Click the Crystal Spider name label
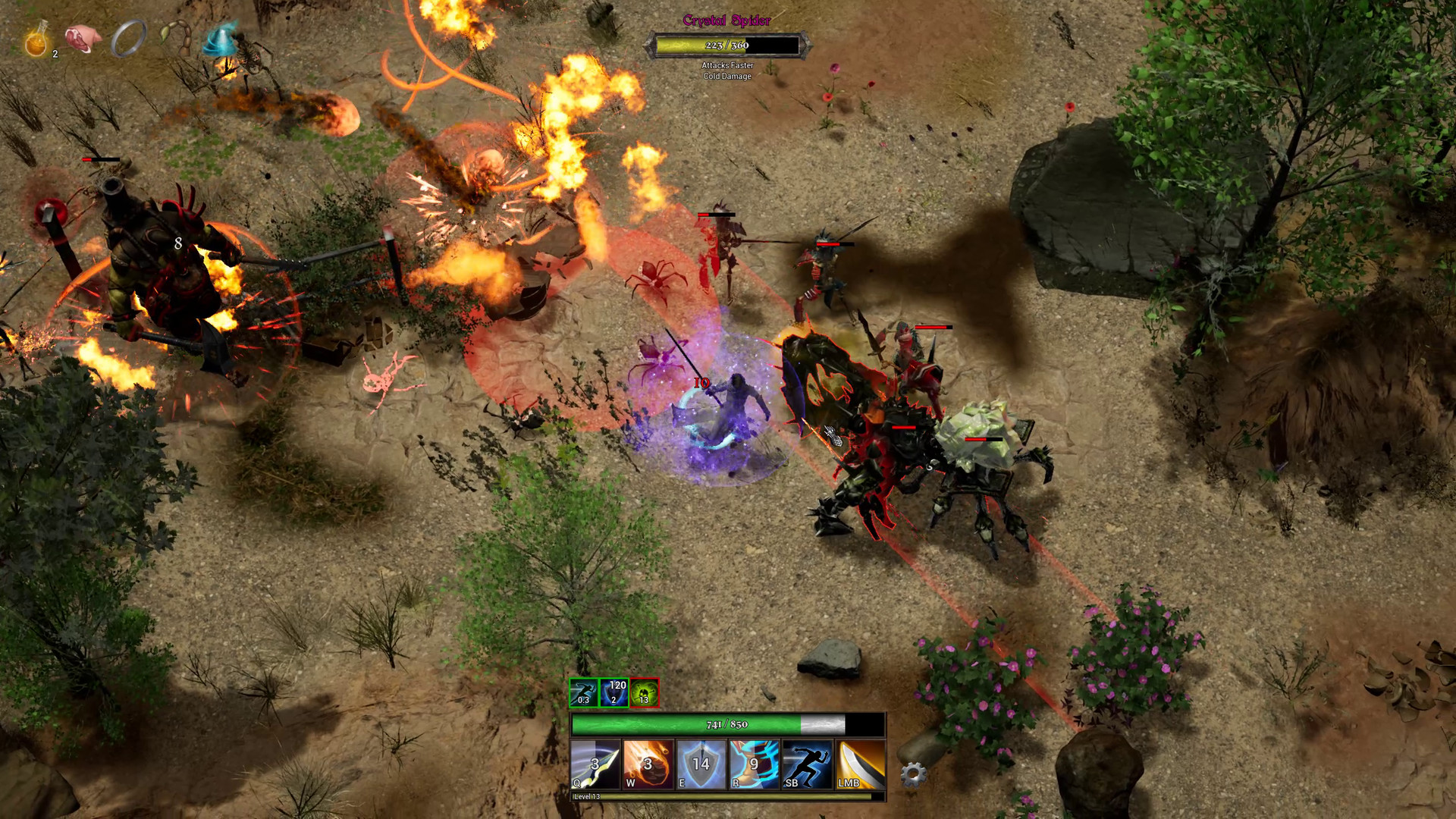 pos(726,20)
